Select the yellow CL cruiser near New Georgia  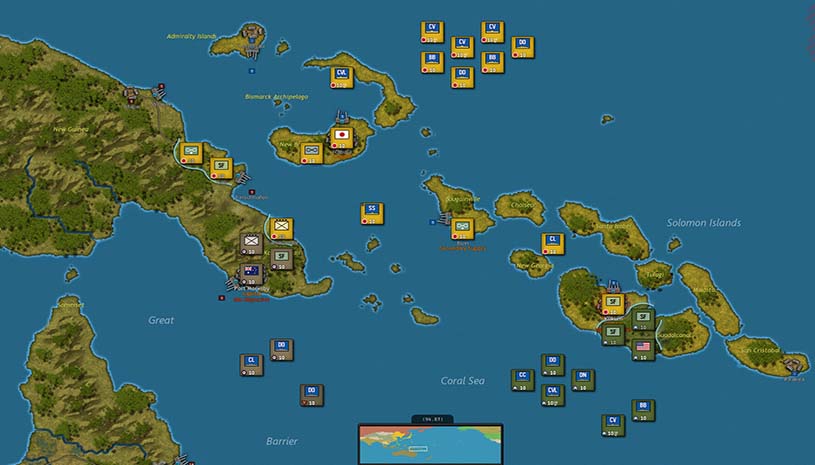[x=551, y=243]
